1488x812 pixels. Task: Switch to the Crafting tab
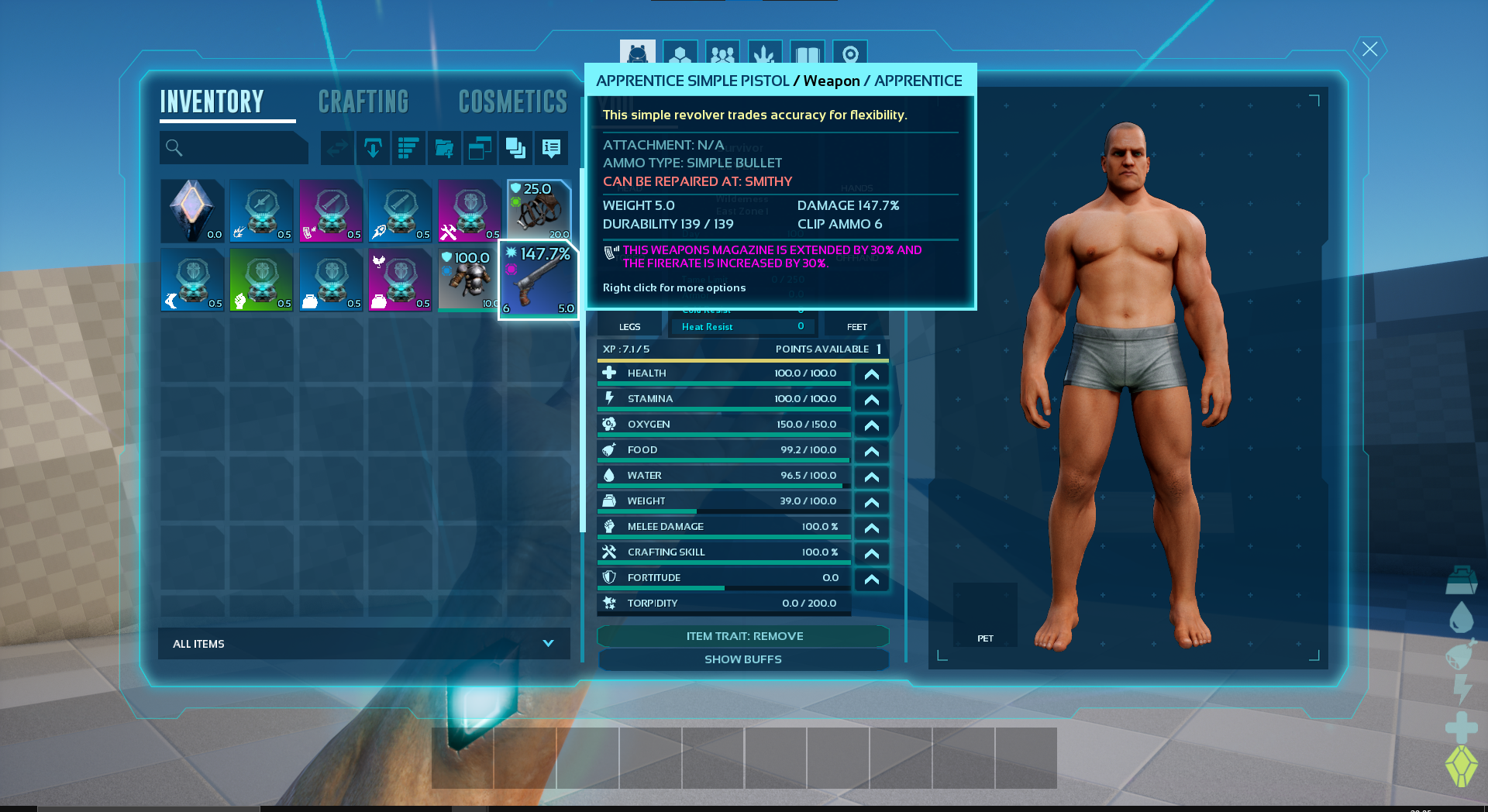(363, 101)
